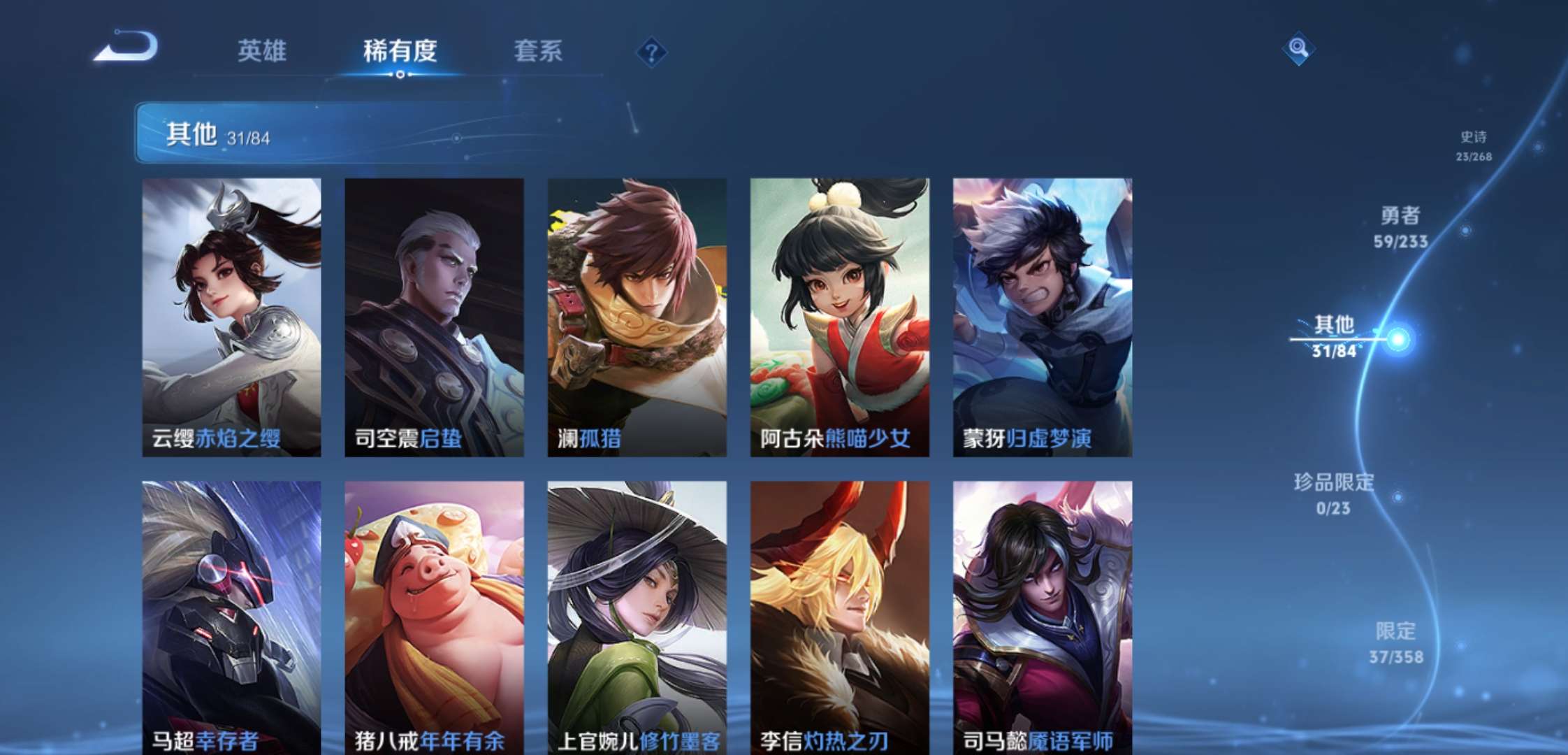1568x755 pixels.
Task: Switch to the 套系 tab
Action: coord(539,51)
